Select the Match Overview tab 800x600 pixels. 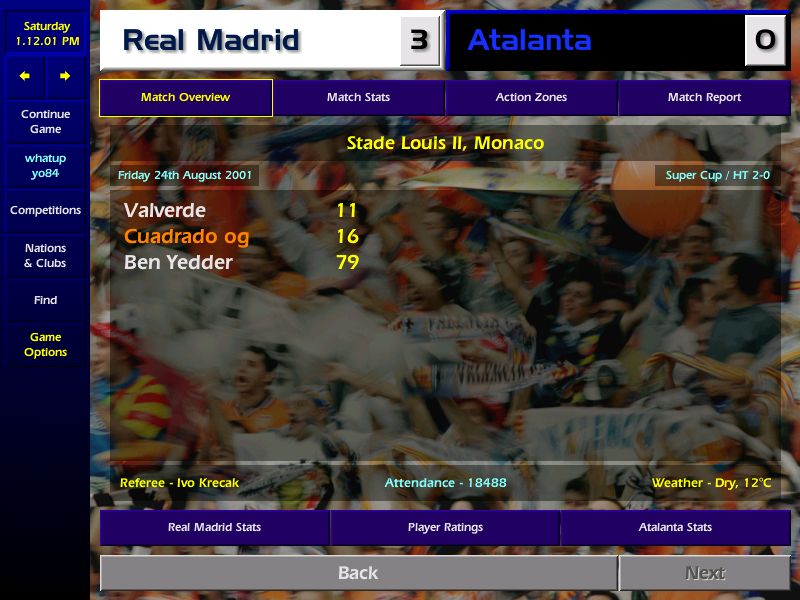(185, 98)
